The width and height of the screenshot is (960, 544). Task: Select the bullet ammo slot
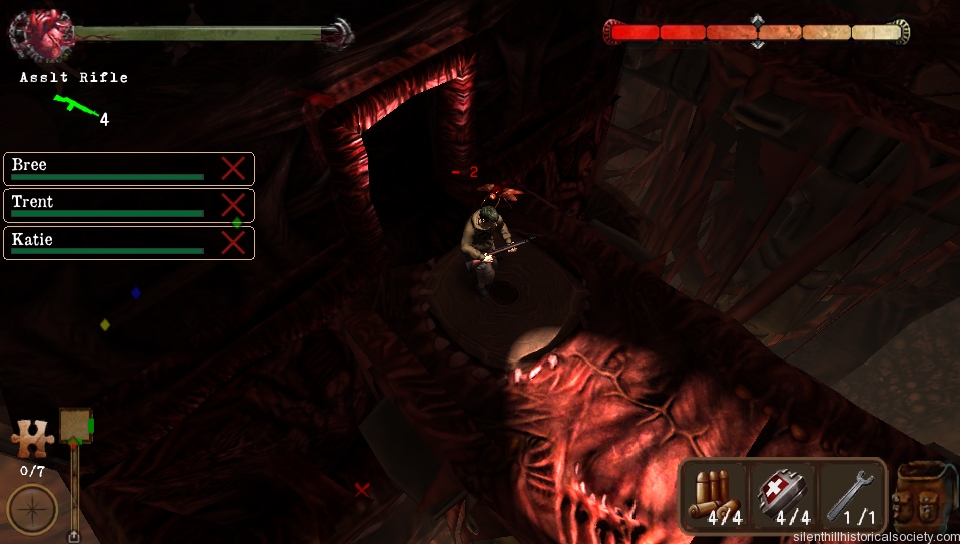(x=716, y=496)
